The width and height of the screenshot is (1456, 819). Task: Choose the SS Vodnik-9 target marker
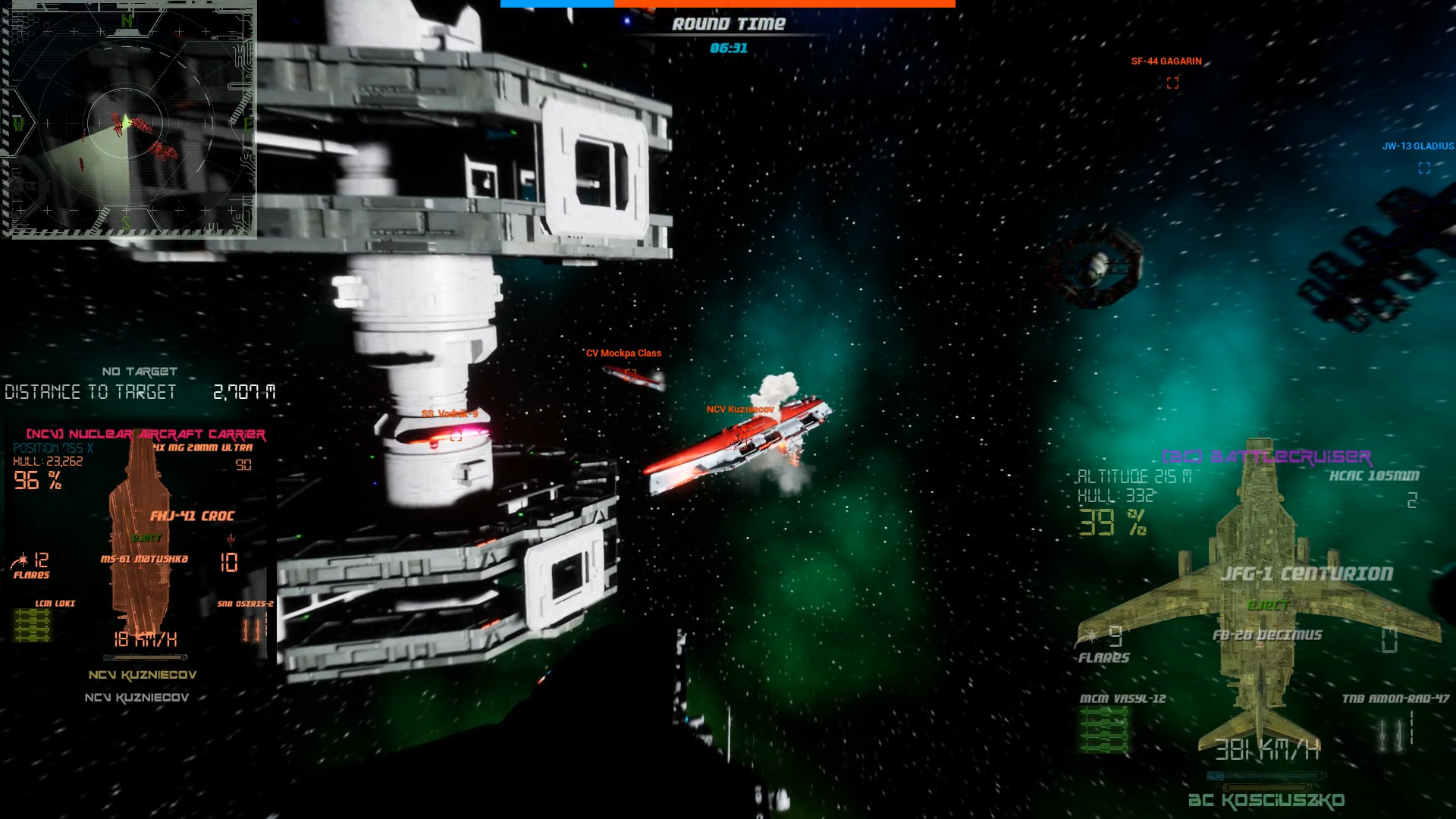pos(456,435)
